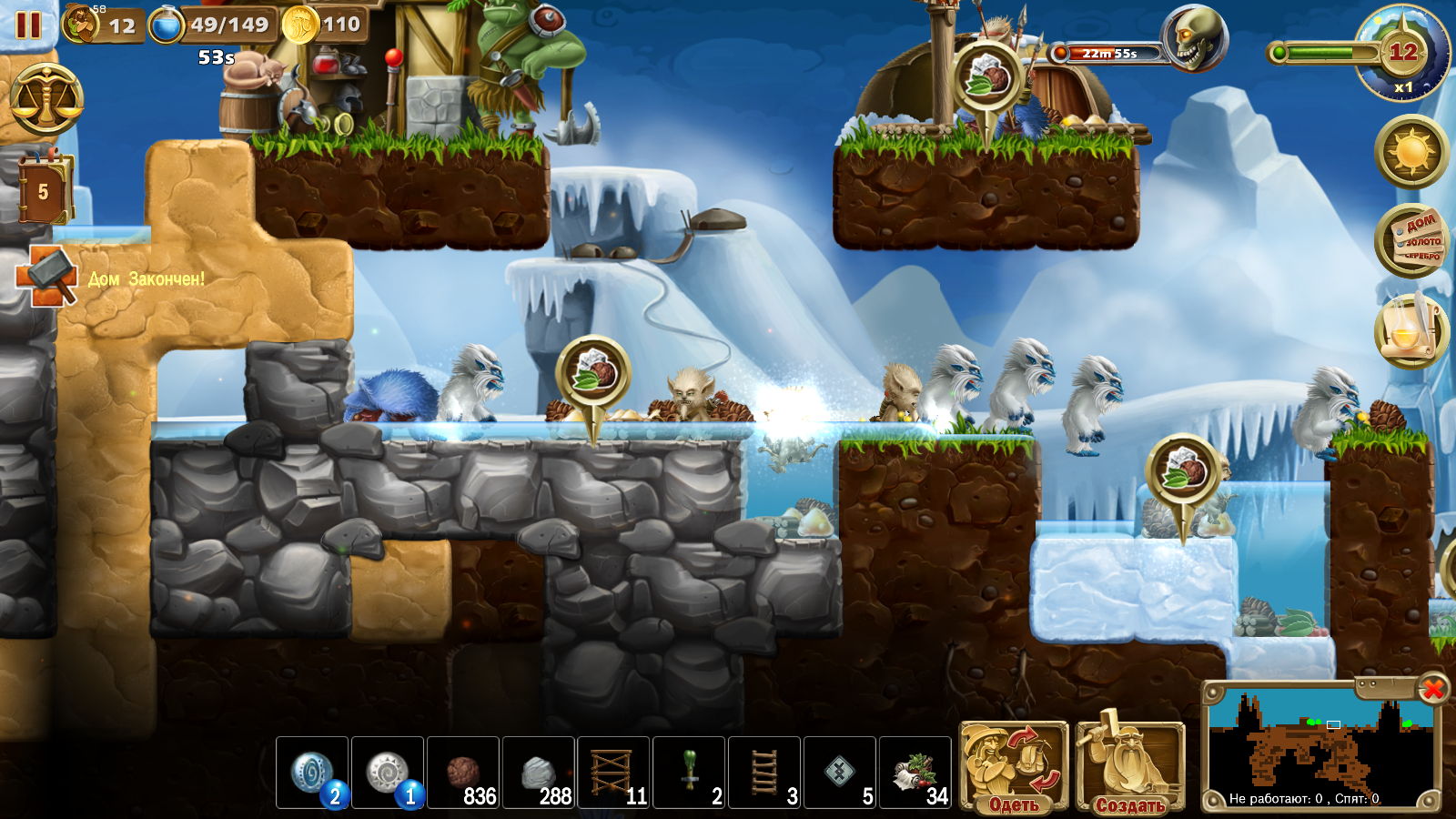Open the spellbook with number 5
This screenshot has height=819, width=1456.
pos(43,190)
